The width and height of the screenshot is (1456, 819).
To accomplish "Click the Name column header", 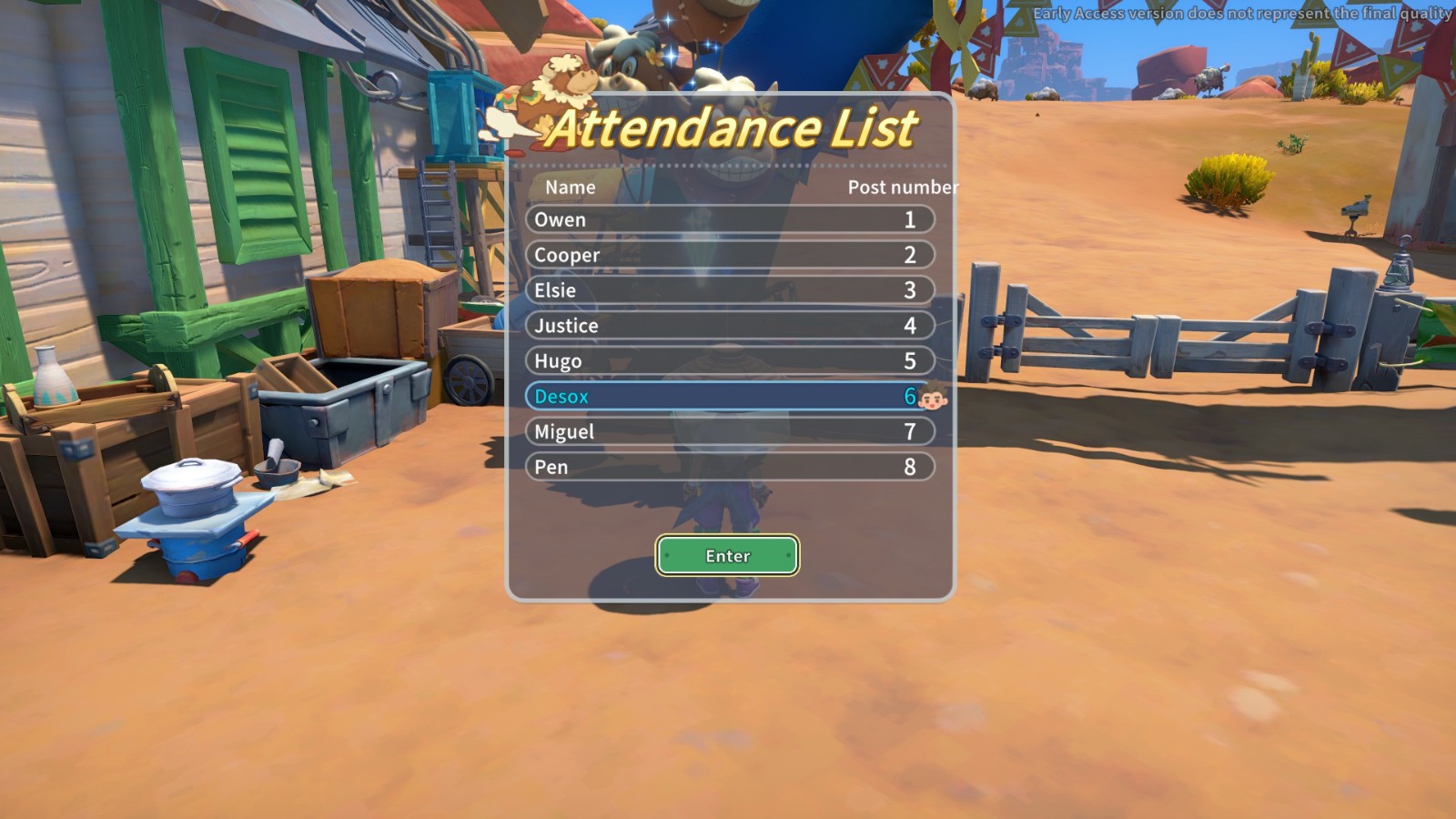I will 569,187.
